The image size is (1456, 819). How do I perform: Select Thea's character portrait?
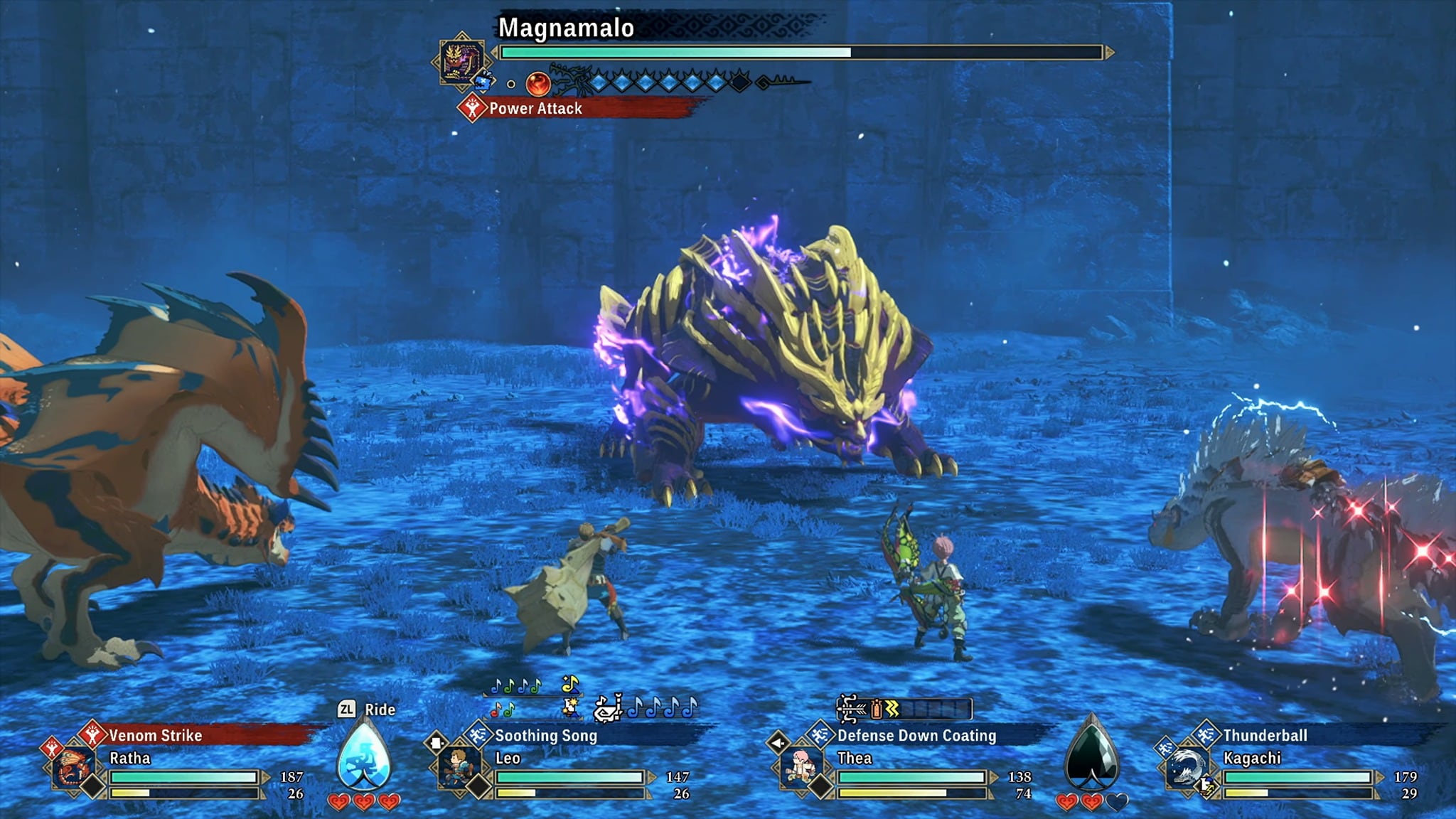(800, 767)
